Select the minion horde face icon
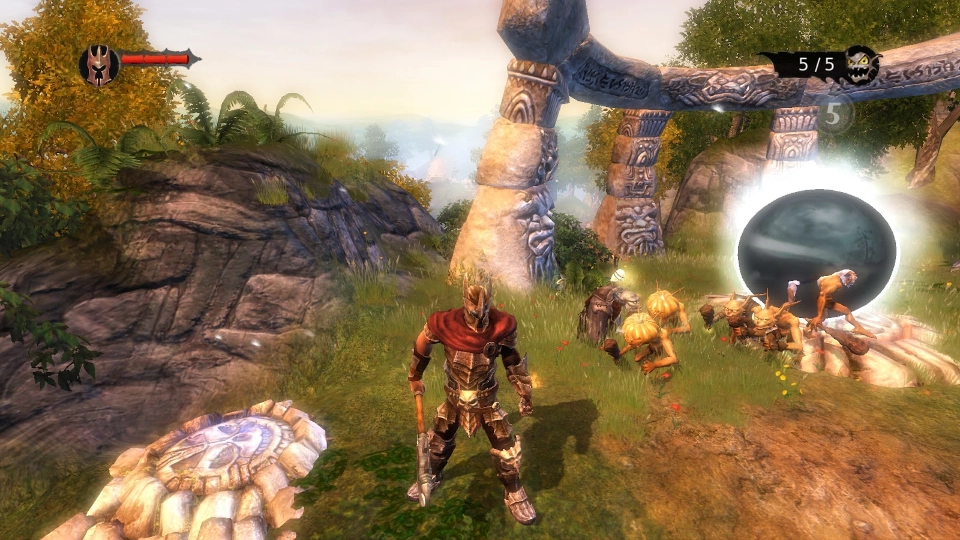 [859, 65]
